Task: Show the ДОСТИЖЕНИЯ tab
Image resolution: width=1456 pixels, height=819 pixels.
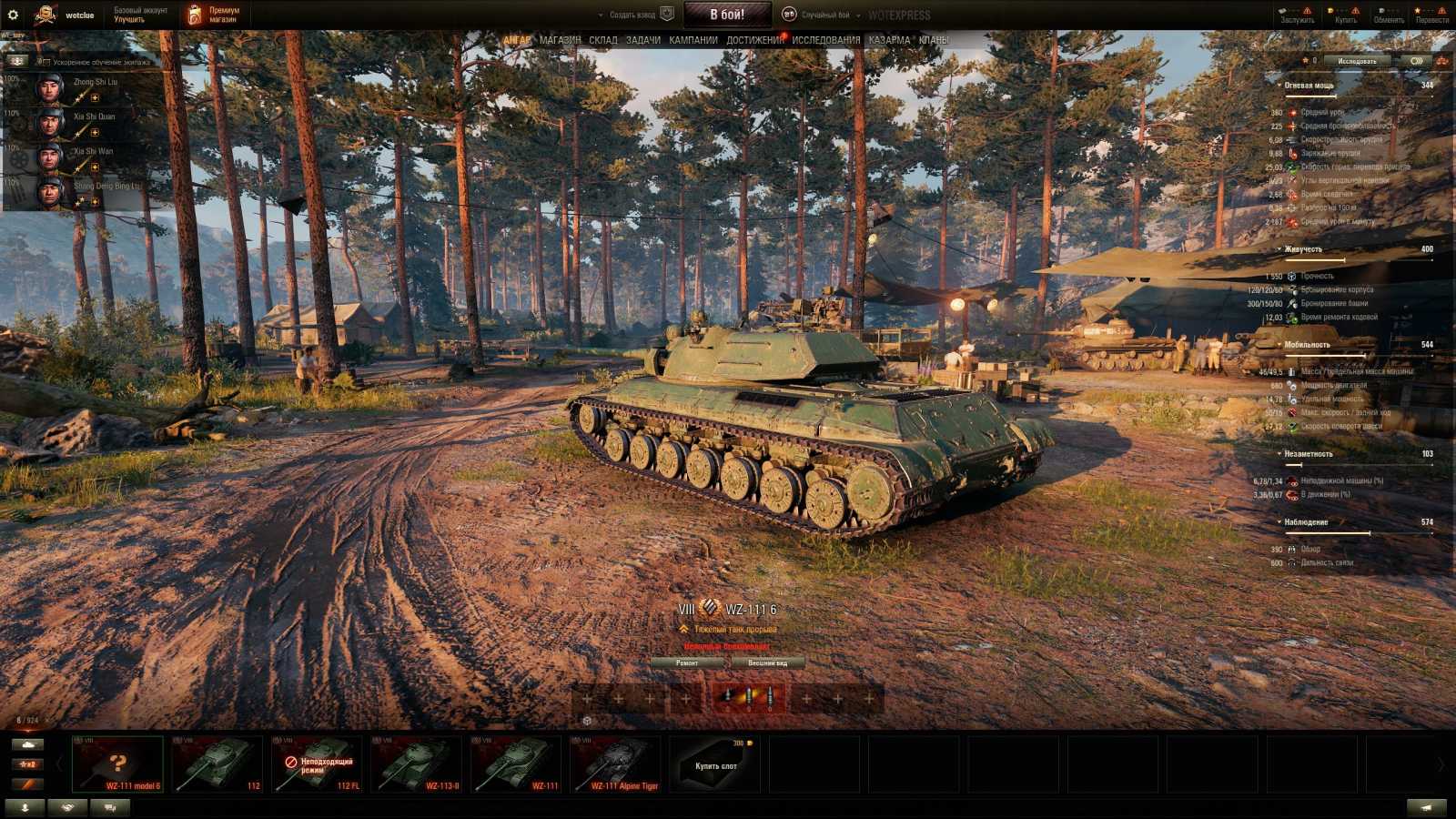Action: tap(754, 40)
